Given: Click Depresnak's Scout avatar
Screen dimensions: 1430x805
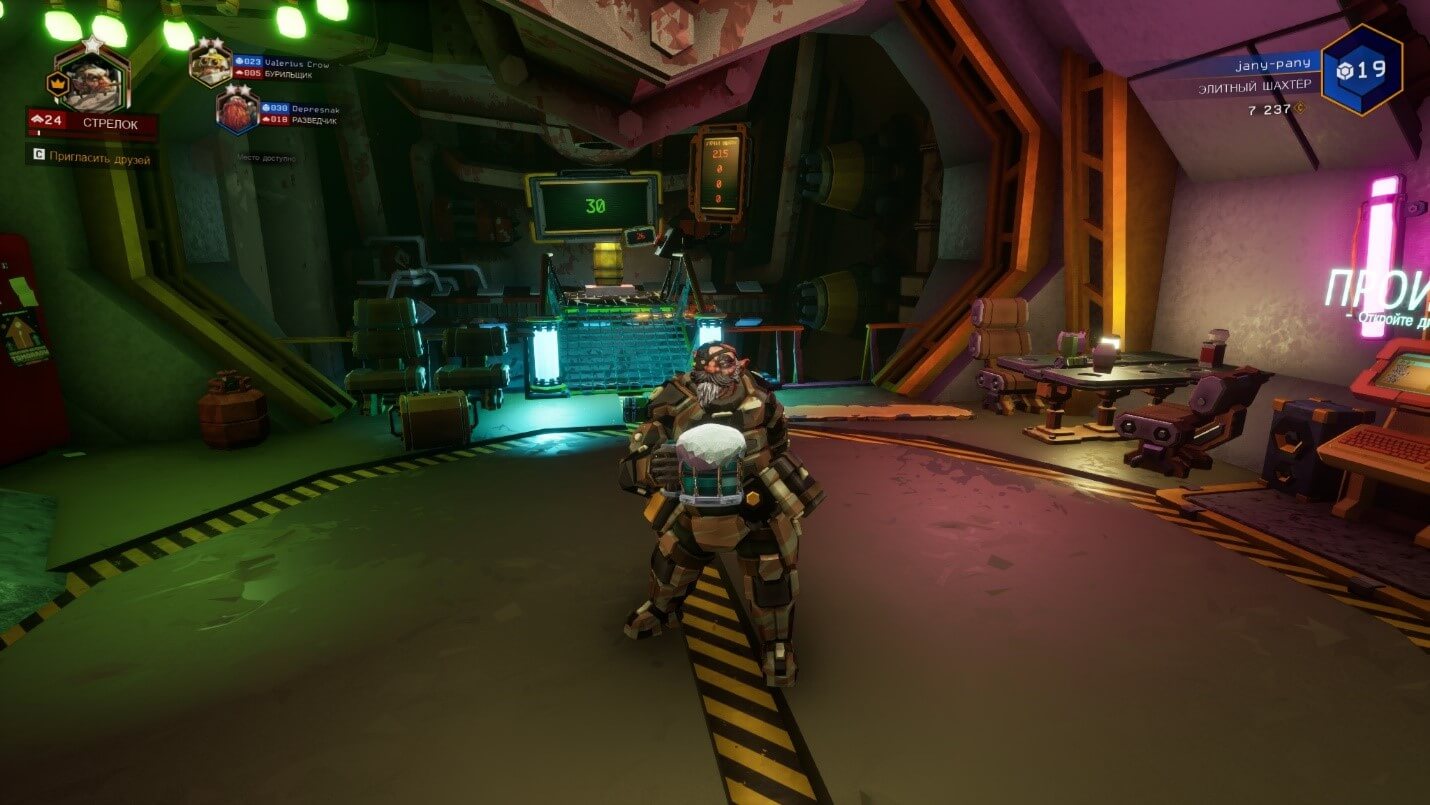Looking at the screenshot, I should 236,110.
